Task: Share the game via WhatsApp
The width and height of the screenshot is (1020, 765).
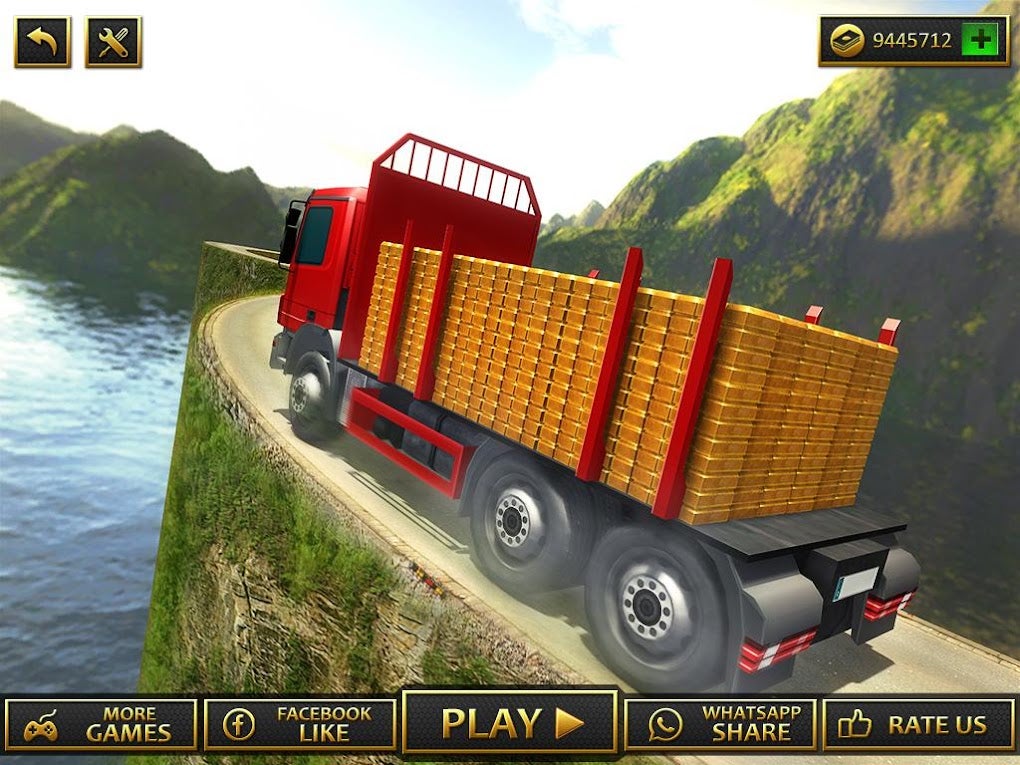Action: click(720, 725)
